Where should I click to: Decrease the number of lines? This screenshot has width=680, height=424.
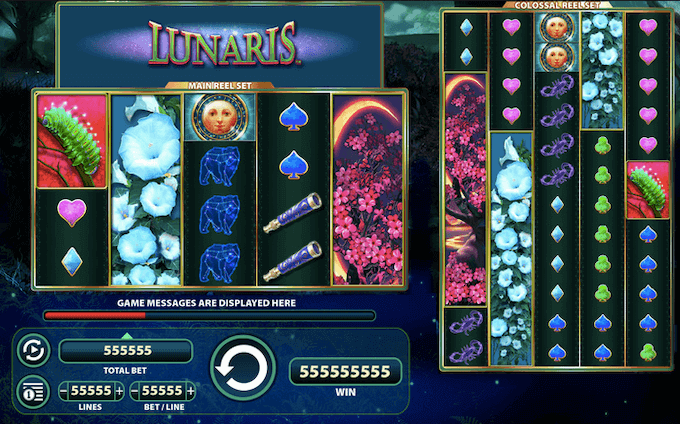(x=64, y=390)
